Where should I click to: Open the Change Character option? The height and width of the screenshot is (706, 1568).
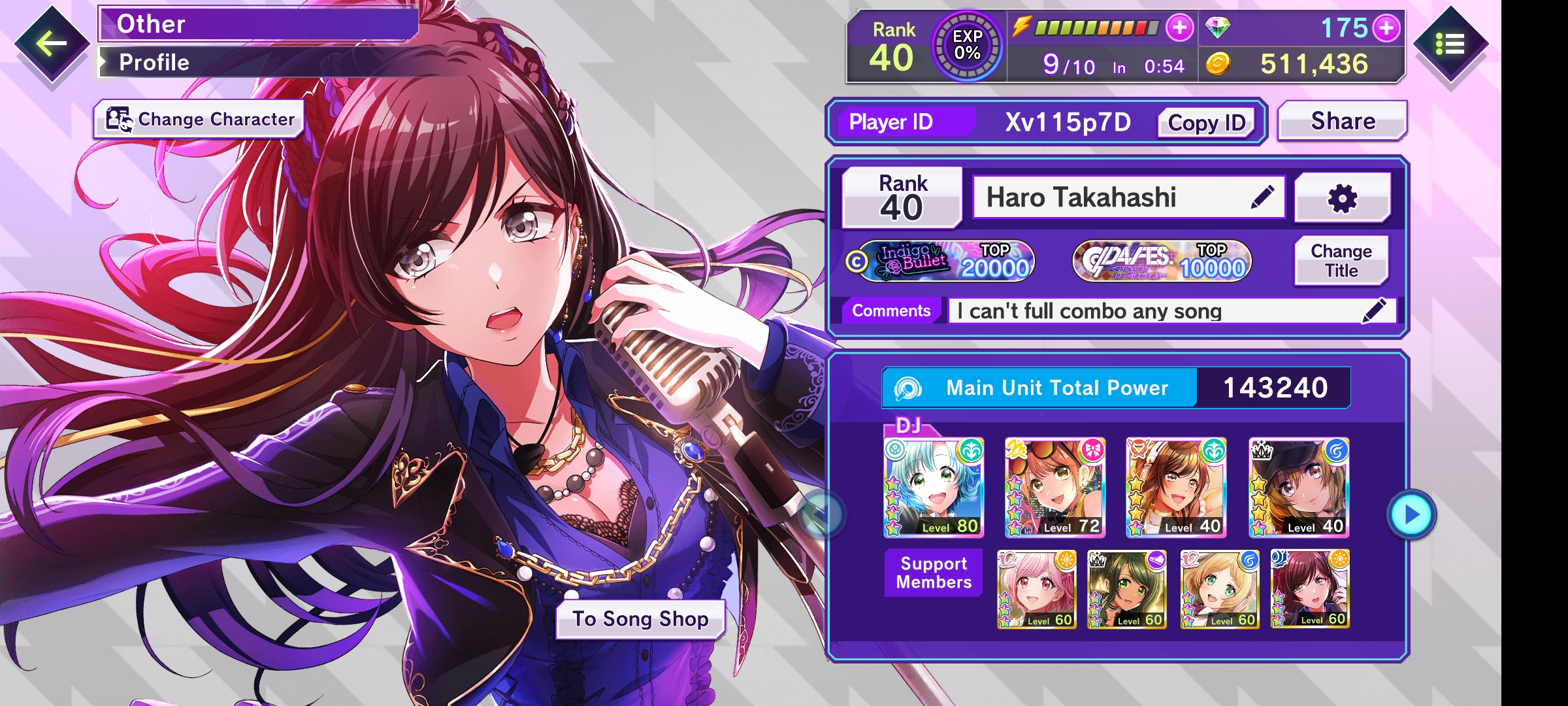(x=199, y=120)
